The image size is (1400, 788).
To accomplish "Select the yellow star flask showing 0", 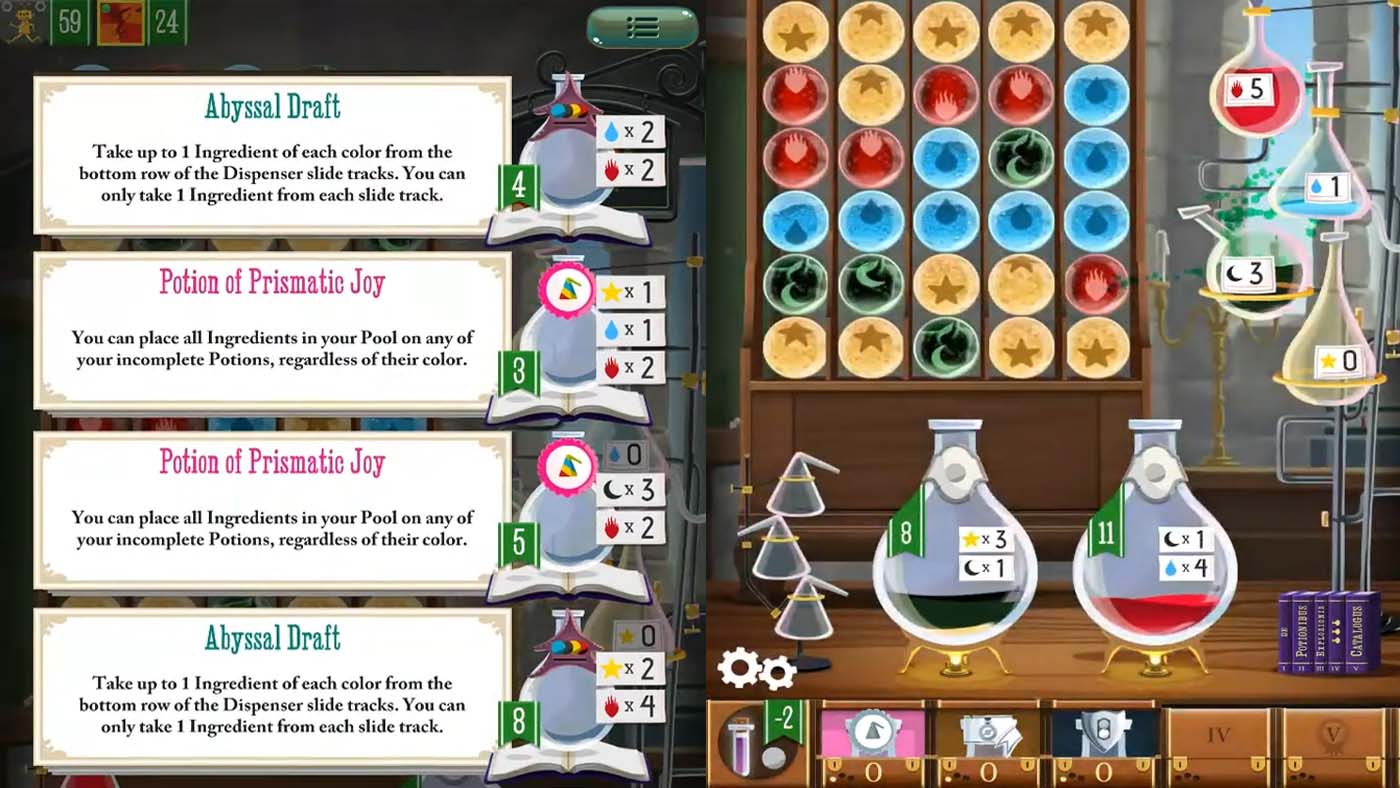I will click(1340, 360).
